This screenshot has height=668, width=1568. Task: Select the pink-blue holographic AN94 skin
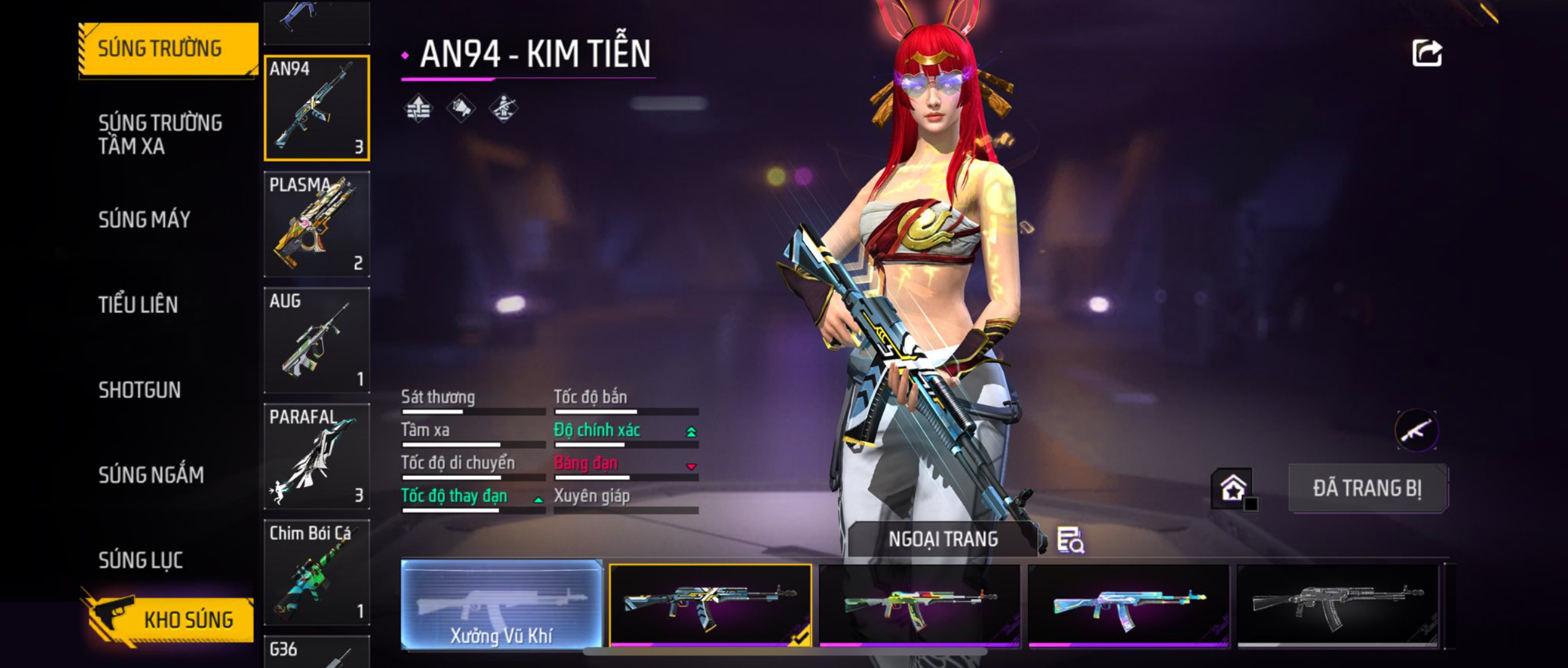click(1128, 605)
